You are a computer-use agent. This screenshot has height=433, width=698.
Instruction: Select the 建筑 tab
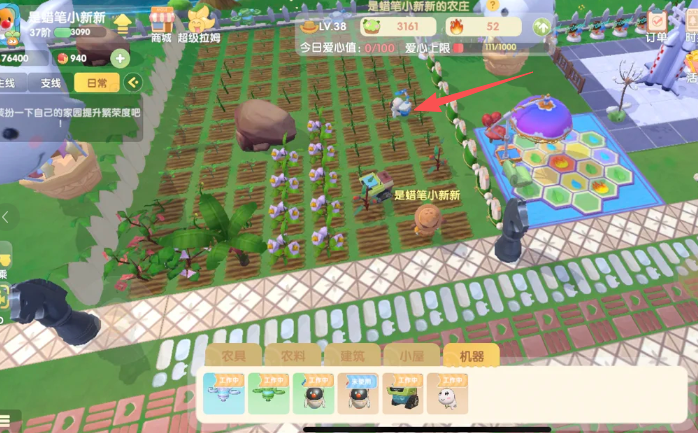(352, 355)
